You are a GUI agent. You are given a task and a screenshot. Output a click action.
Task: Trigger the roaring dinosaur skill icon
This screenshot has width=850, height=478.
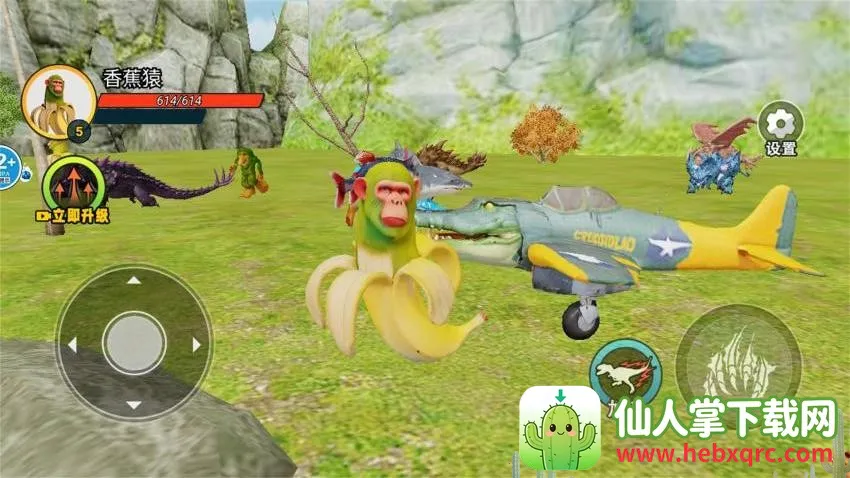(625, 372)
